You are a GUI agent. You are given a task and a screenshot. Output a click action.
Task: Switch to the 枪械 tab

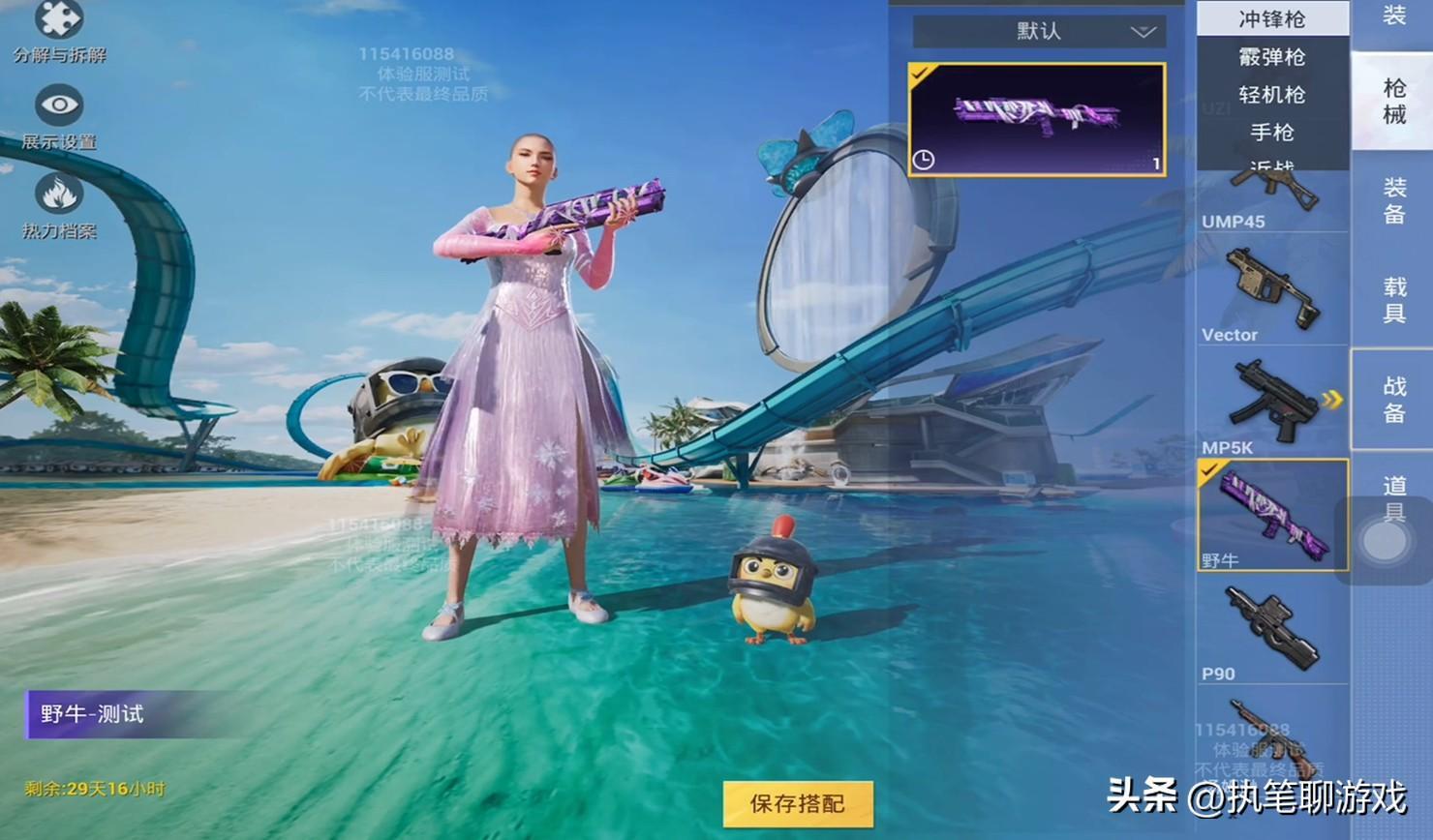click(1393, 102)
